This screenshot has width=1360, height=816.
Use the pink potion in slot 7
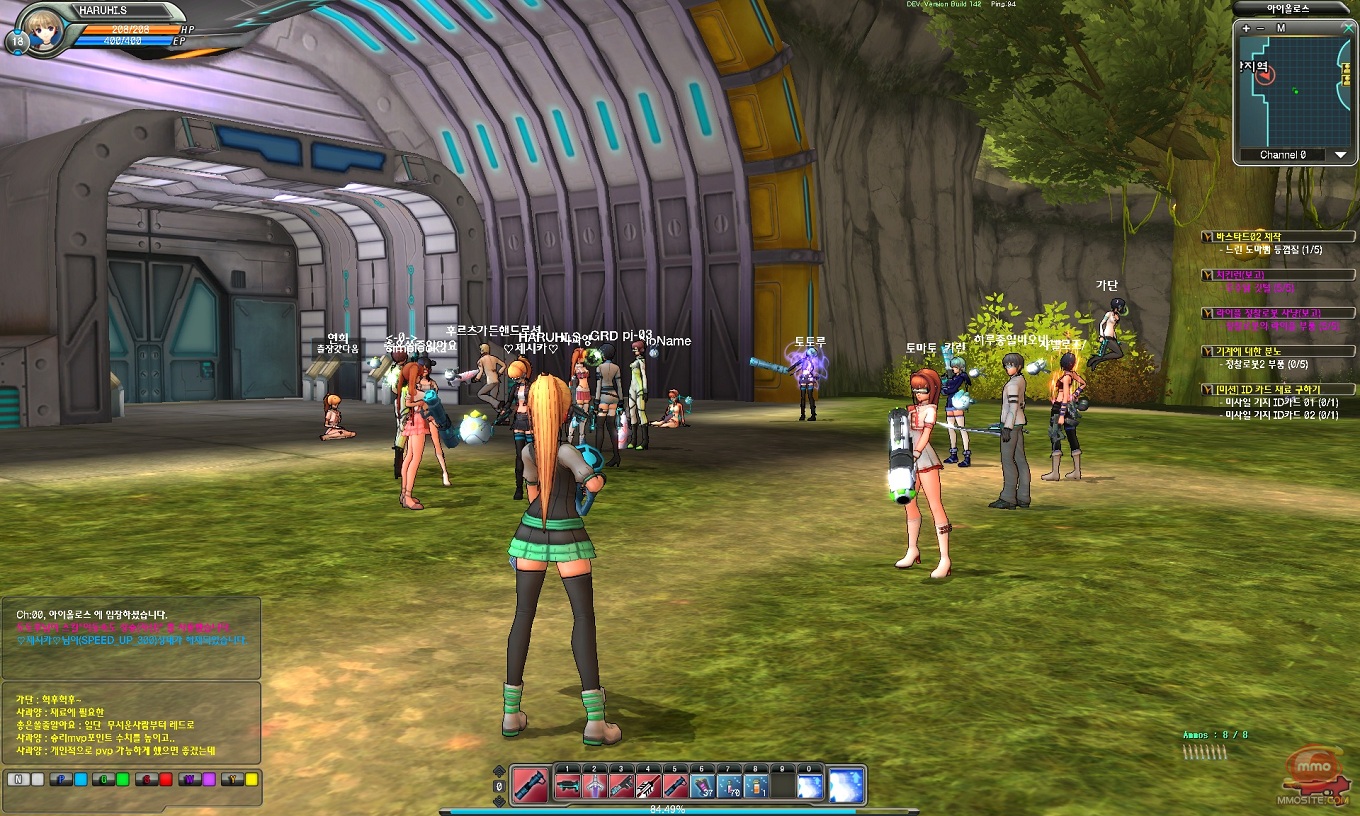point(729,786)
